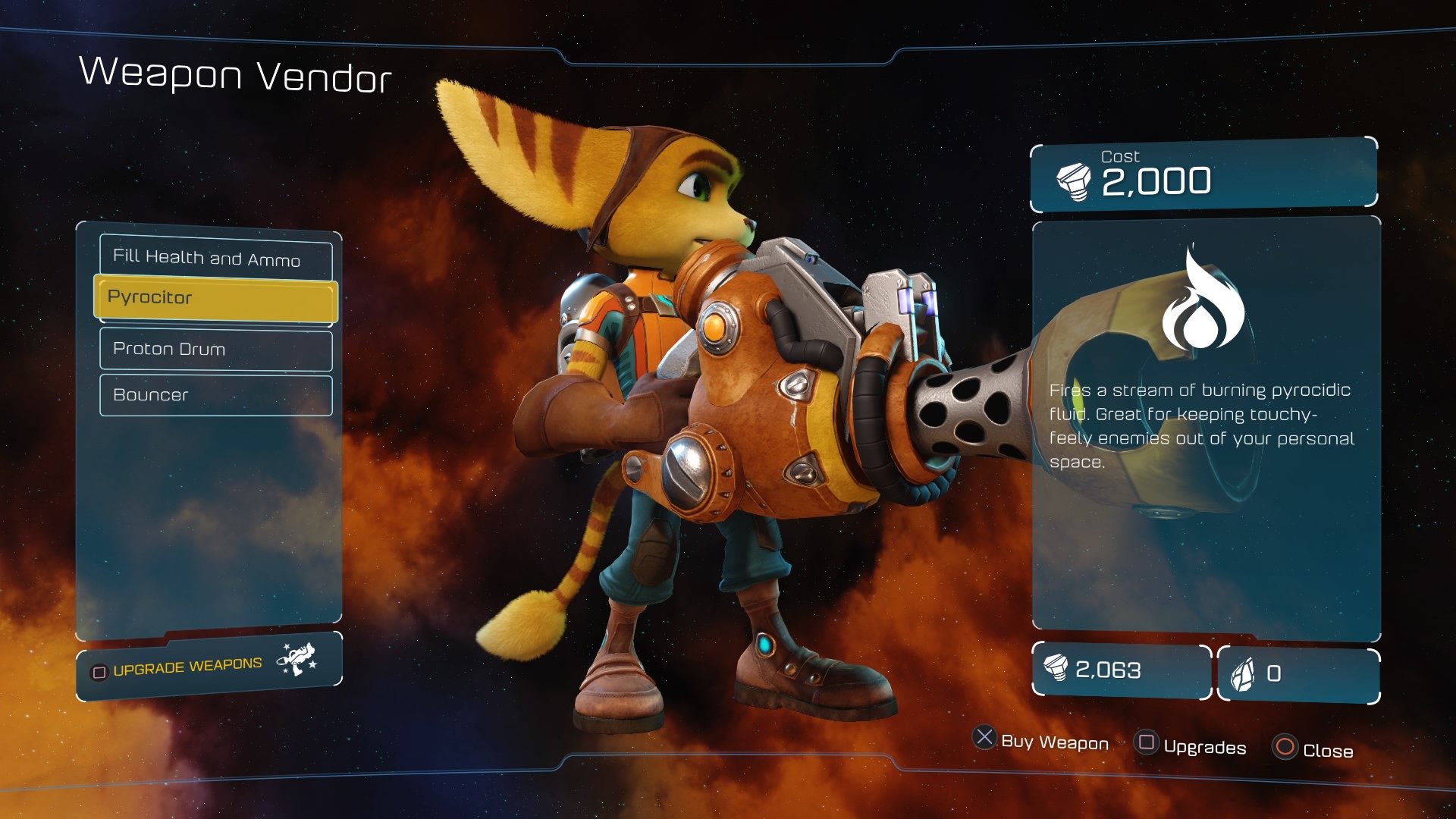Open the Proton Drum weapon entry
Viewport: 1456px width, 819px height.
(x=215, y=350)
